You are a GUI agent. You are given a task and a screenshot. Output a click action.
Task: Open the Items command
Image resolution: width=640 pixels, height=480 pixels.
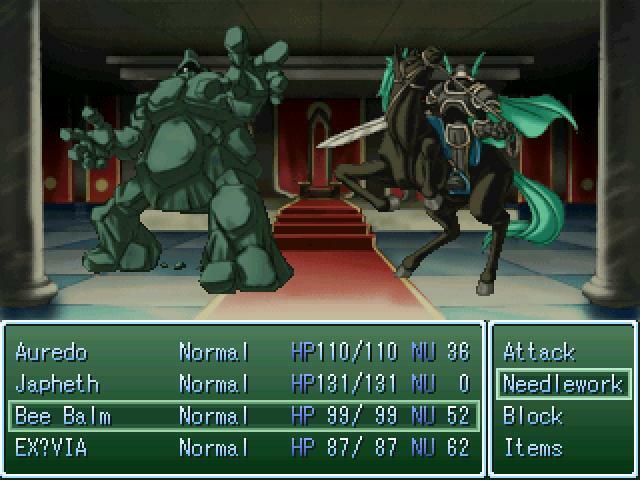(x=533, y=448)
